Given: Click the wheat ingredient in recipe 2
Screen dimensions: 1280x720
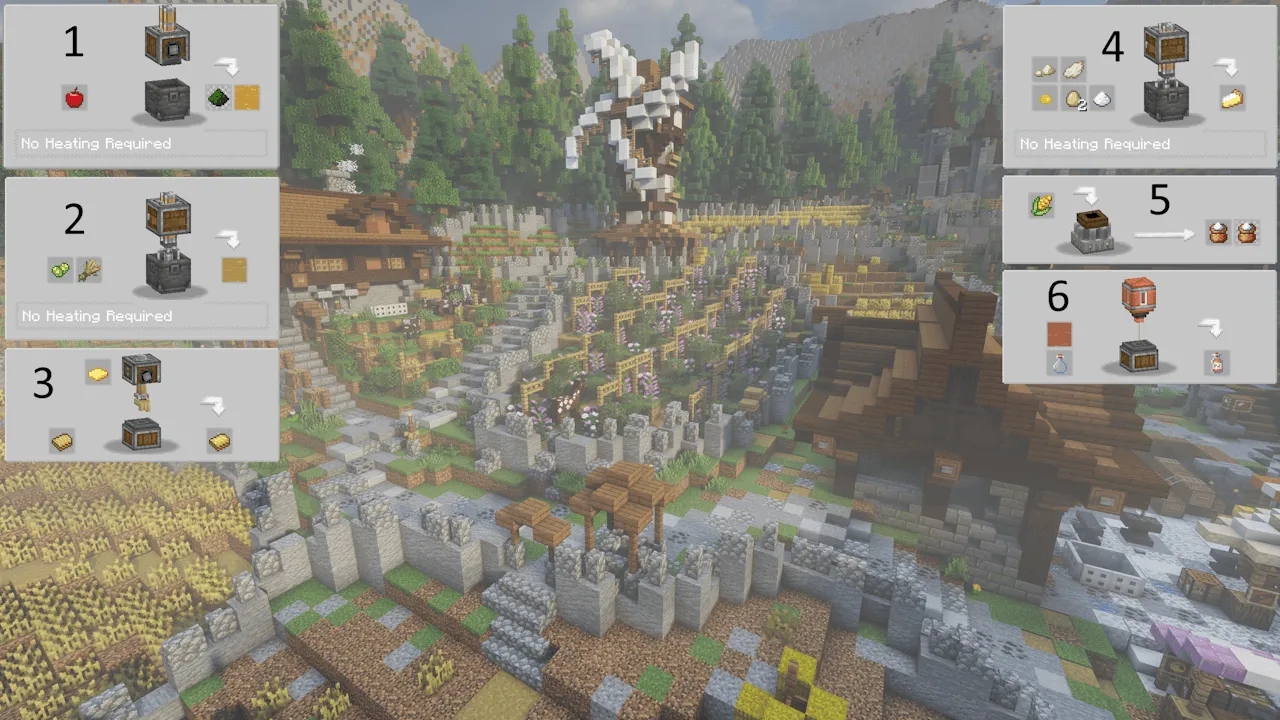Looking at the screenshot, I should click(x=90, y=270).
